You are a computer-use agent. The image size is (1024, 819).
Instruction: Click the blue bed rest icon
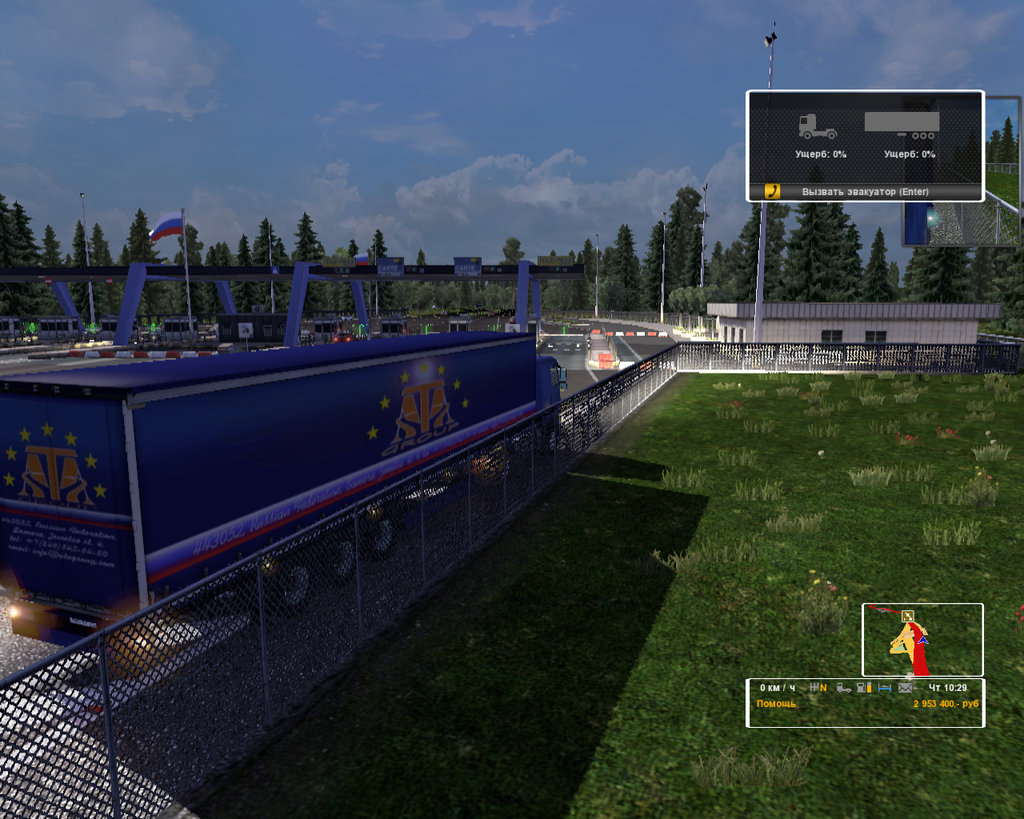[884, 688]
